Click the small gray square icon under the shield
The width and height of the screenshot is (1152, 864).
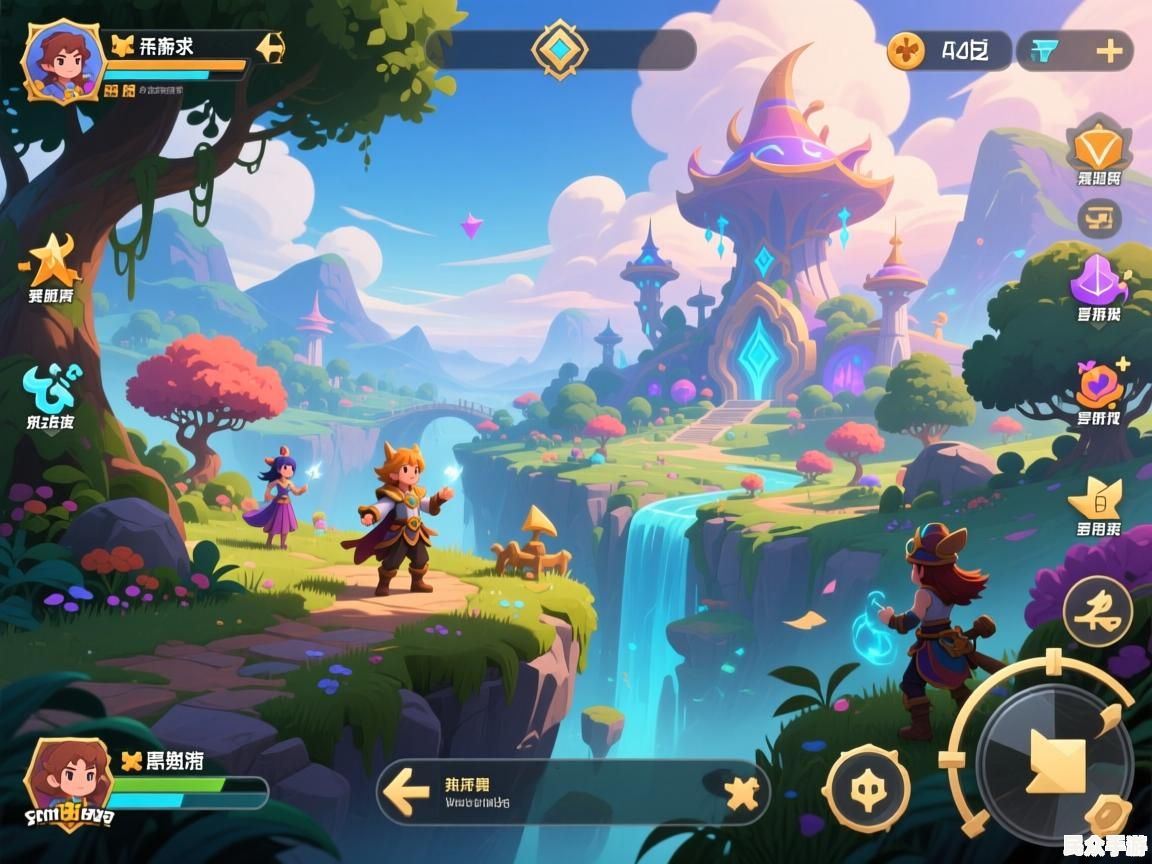tap(1099, 217)
